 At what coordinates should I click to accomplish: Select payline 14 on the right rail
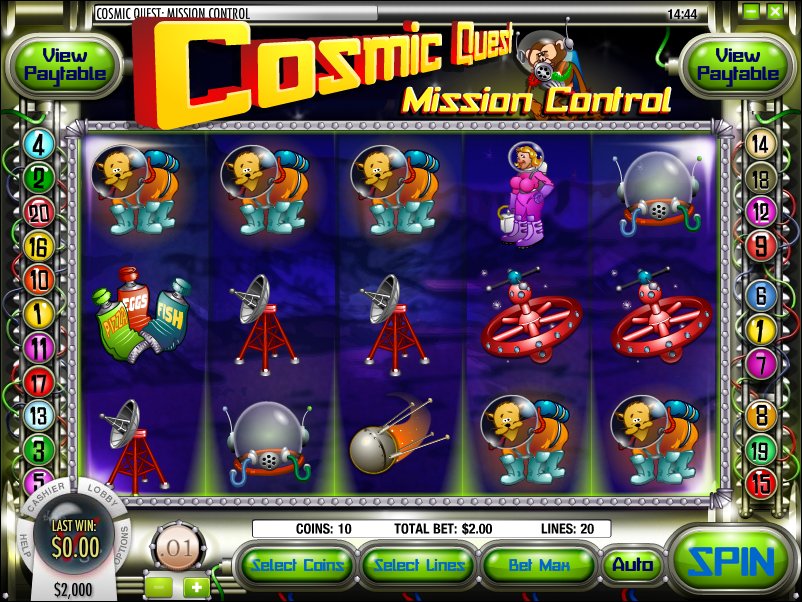(x=761, y=145)
